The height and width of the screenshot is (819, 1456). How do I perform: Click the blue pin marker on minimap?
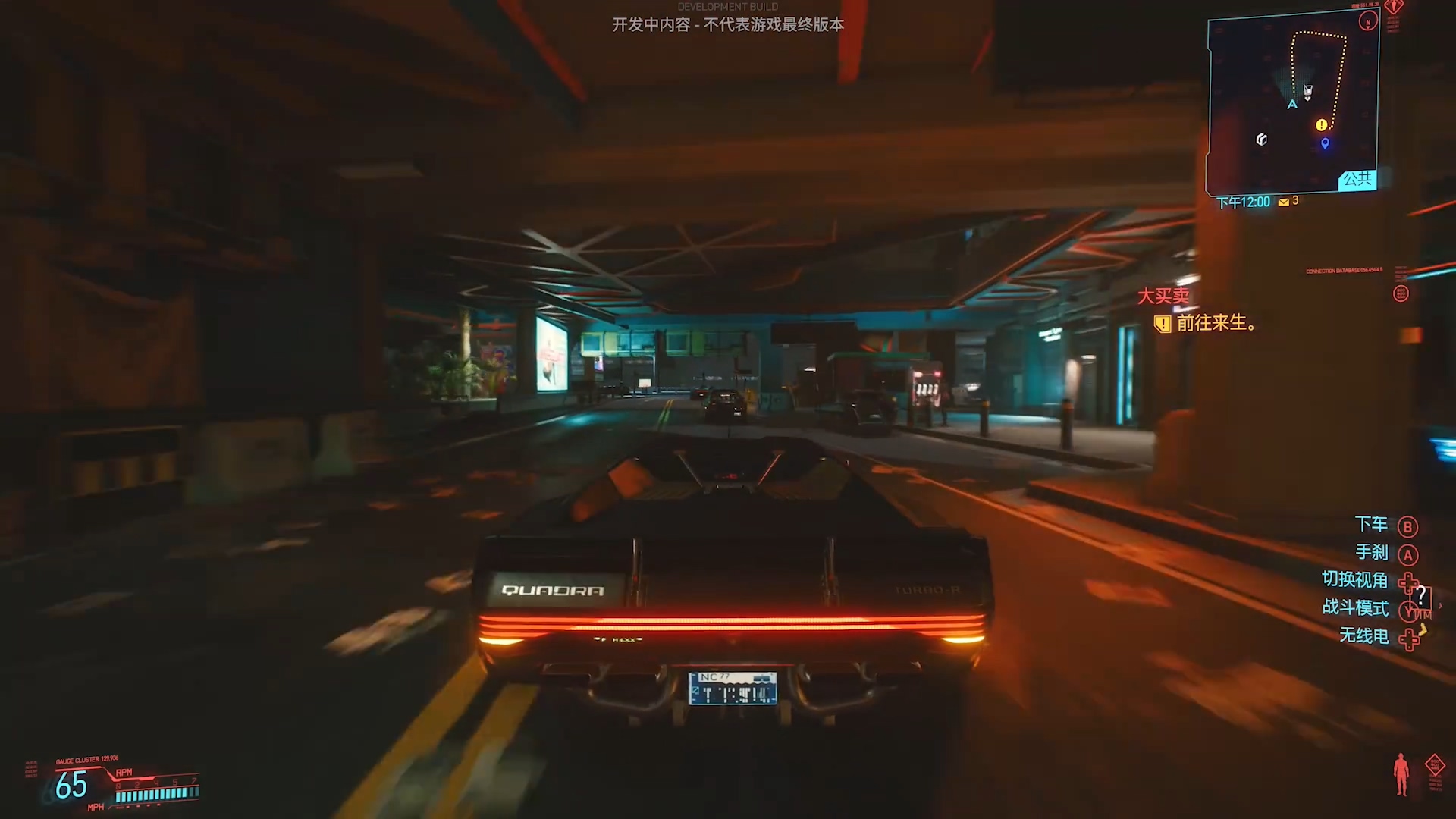point(1325,143)
